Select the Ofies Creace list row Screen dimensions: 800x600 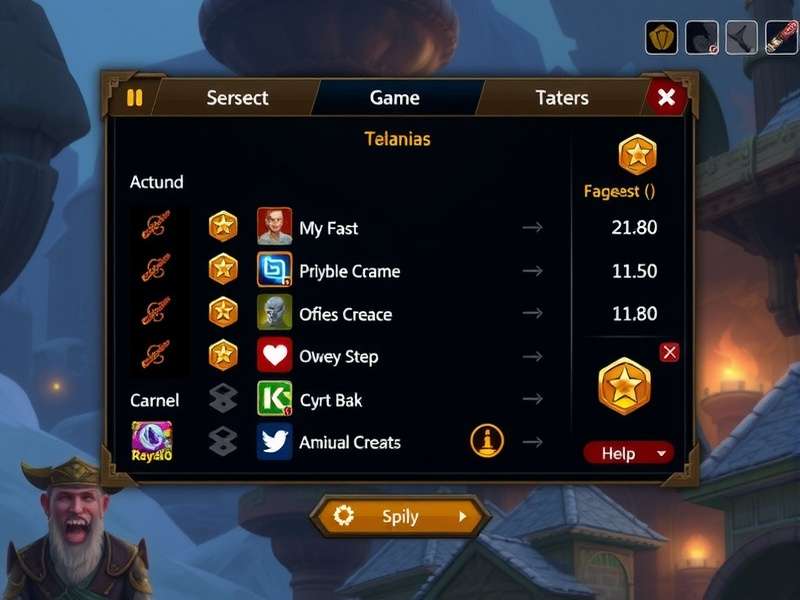pos(345,314)
